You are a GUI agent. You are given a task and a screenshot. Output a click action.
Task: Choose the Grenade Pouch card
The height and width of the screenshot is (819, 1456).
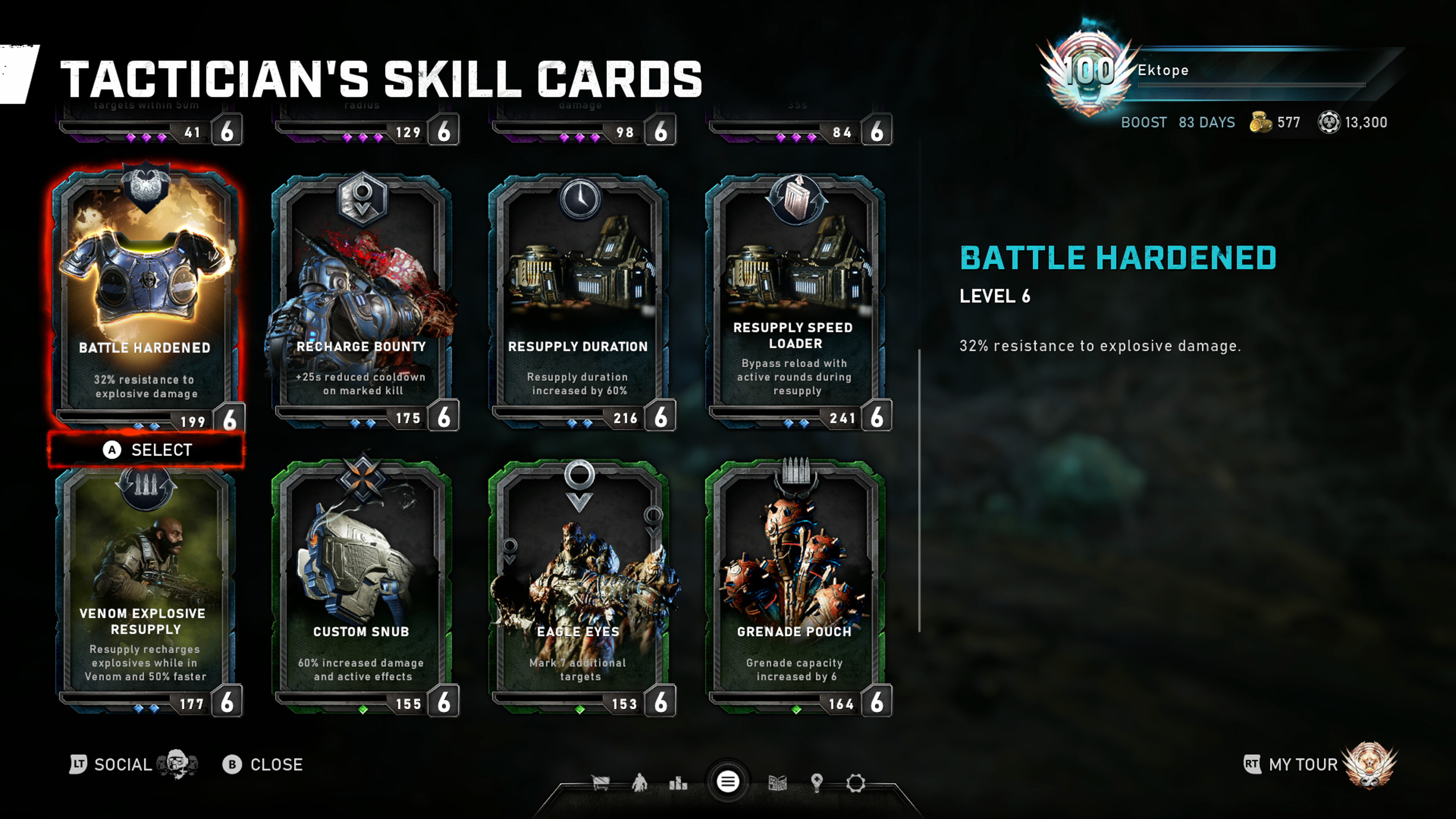795,588
